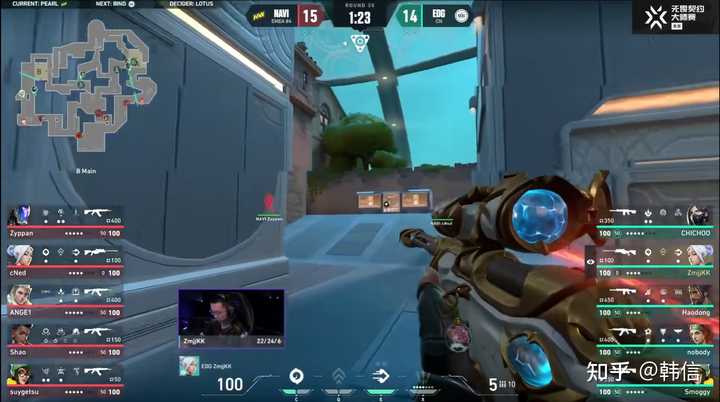The image size is (720, 402).
Task: Activate the Updraft chevron ability icon
Action: click(339, 376)
